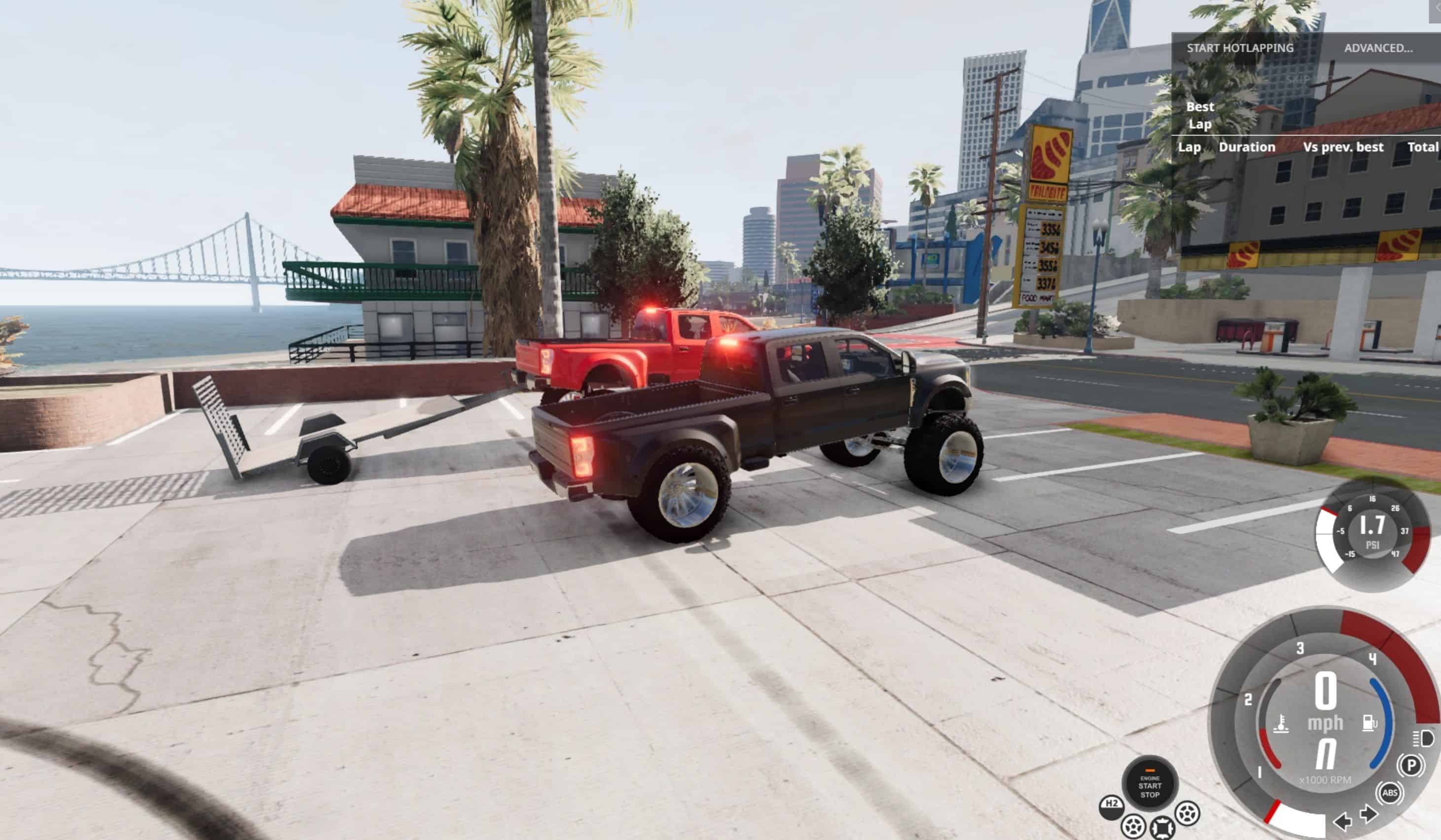This screenshot has width=1441, height=840.
Task: Select the ABS indicator icon
Action: [x=1390, y=793]
